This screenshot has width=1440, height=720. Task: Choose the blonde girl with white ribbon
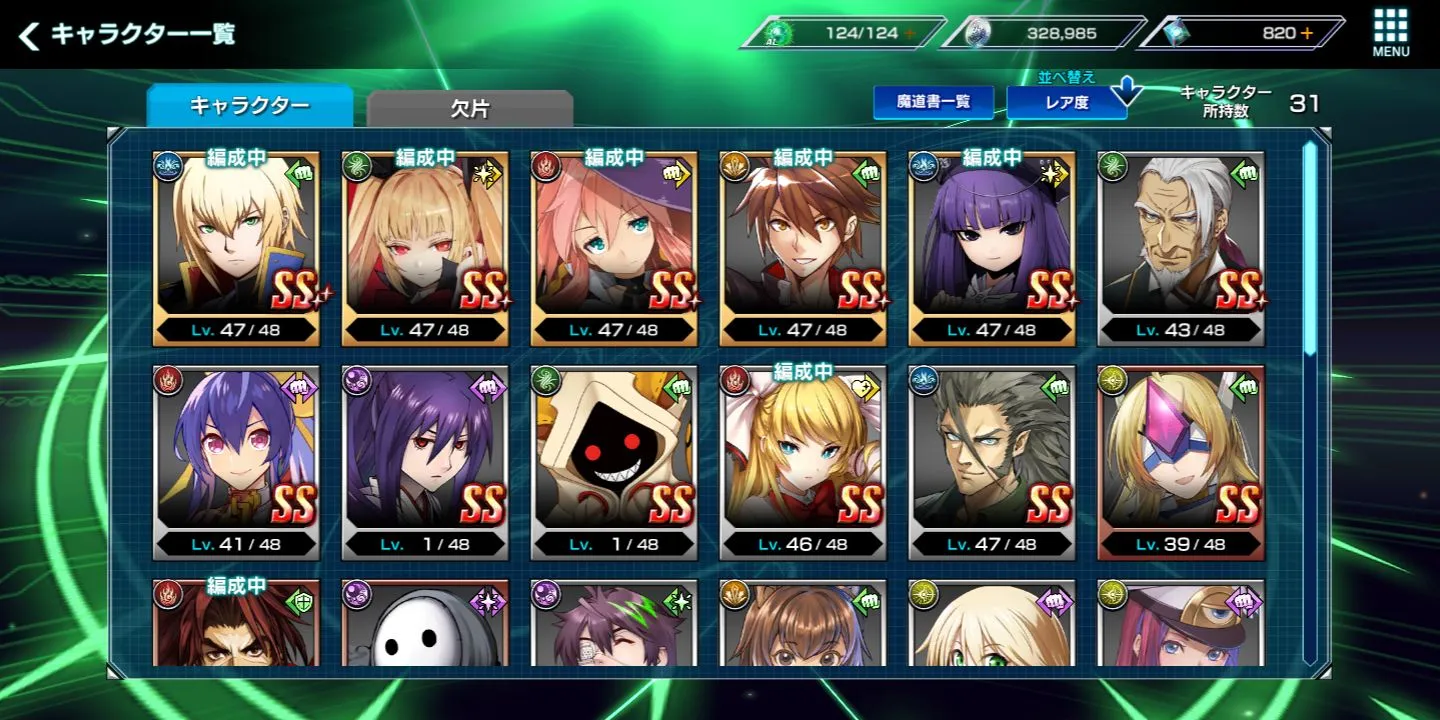pyautogui.click(x=803, y=462)
